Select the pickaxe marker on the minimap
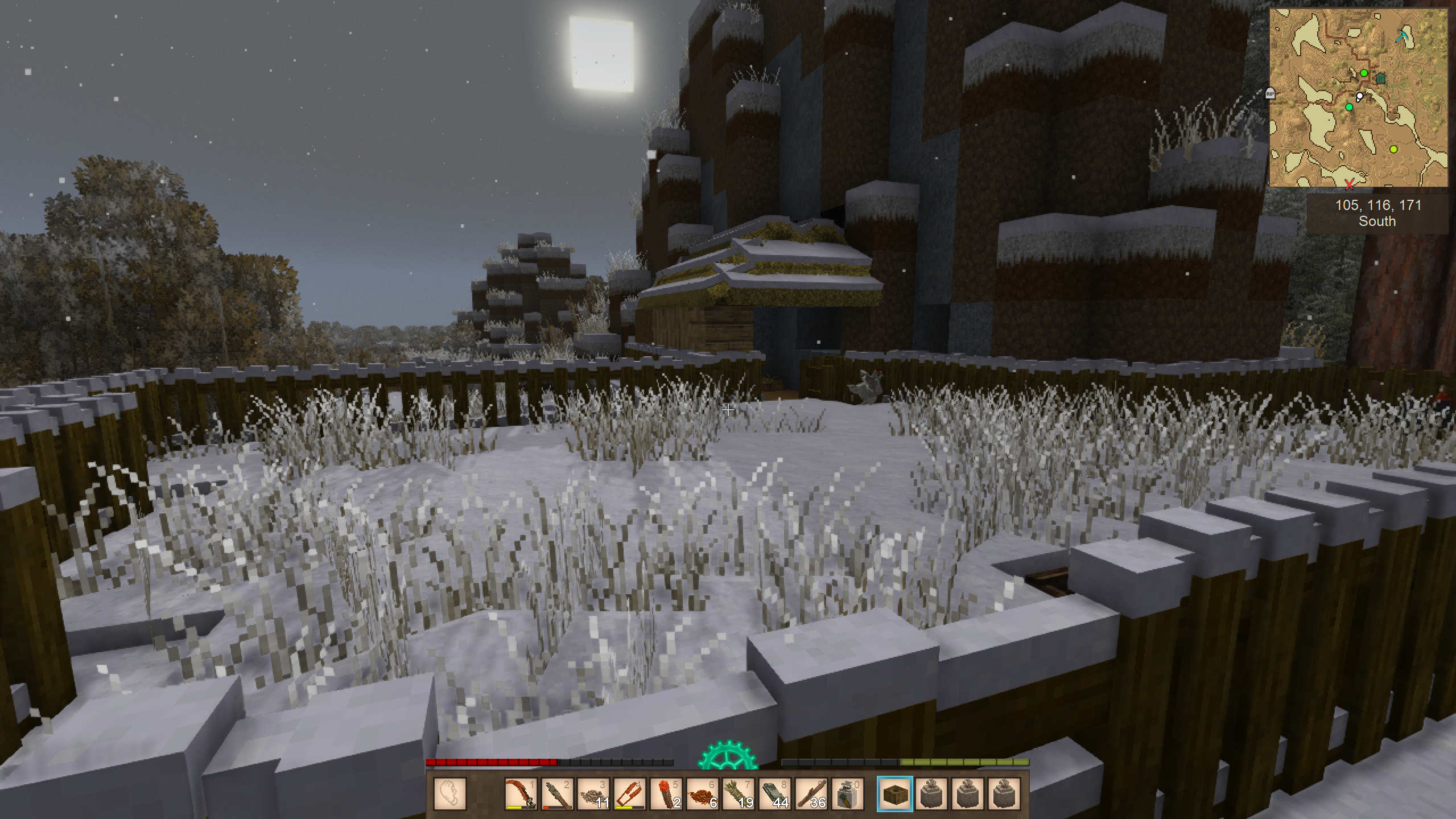Viewport: 1456px width, 819px height. [x=1403, y=36]
